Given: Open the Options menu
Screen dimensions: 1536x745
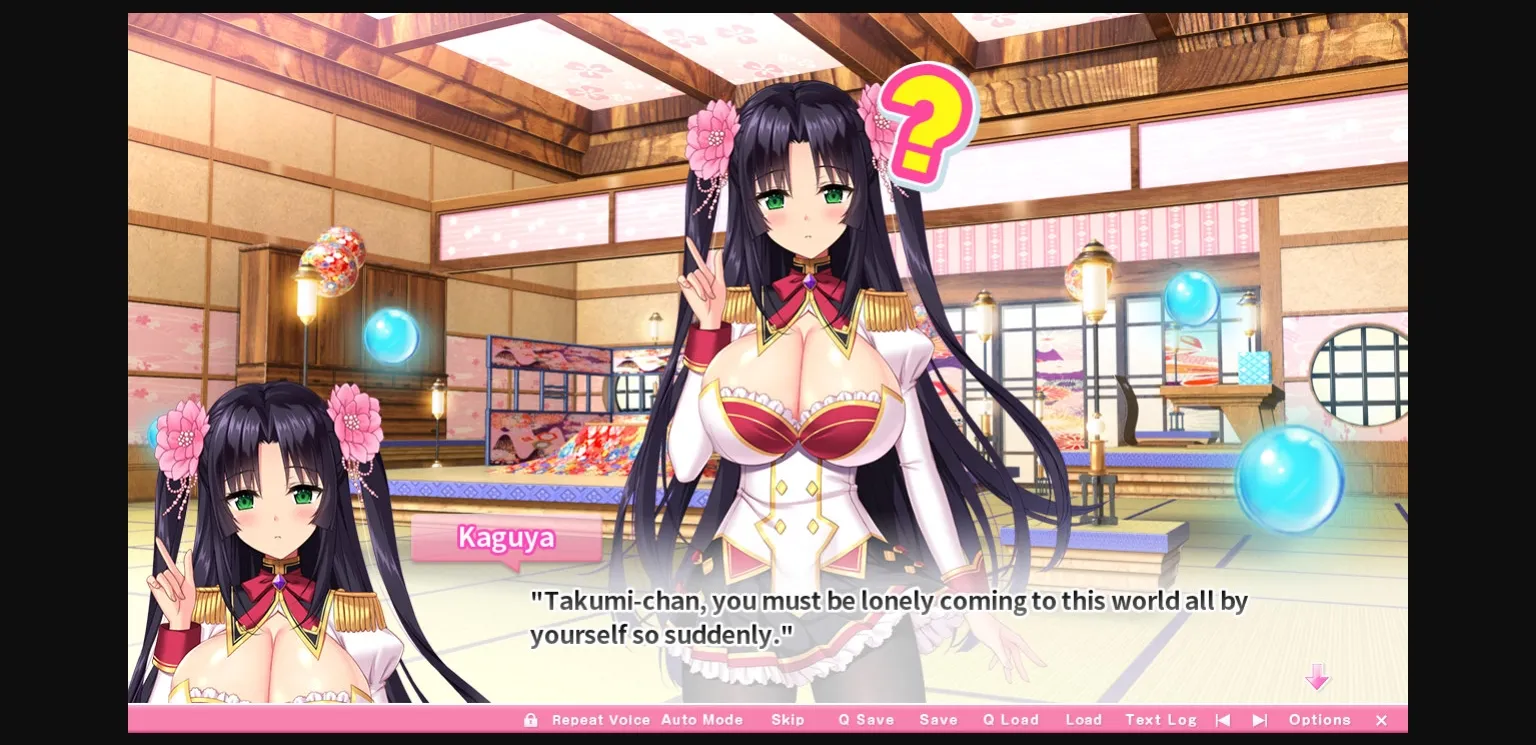Looking at the screenshot, I should pos(1319,720).
